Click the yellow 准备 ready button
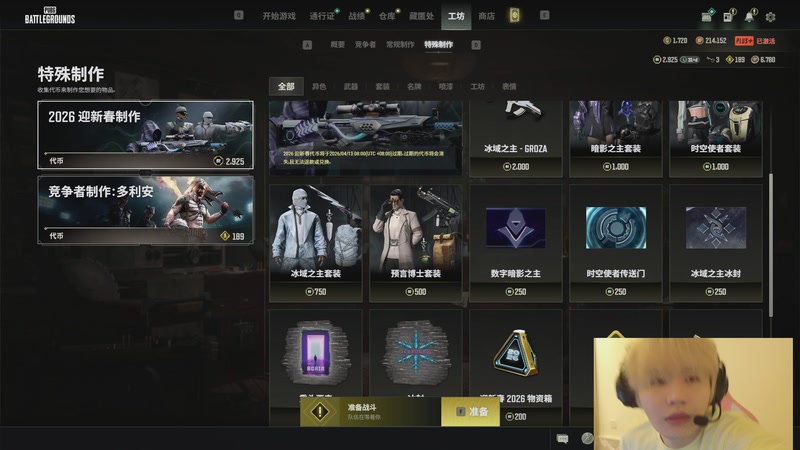The height and width of the screenshot is (450, 800). 471,411
